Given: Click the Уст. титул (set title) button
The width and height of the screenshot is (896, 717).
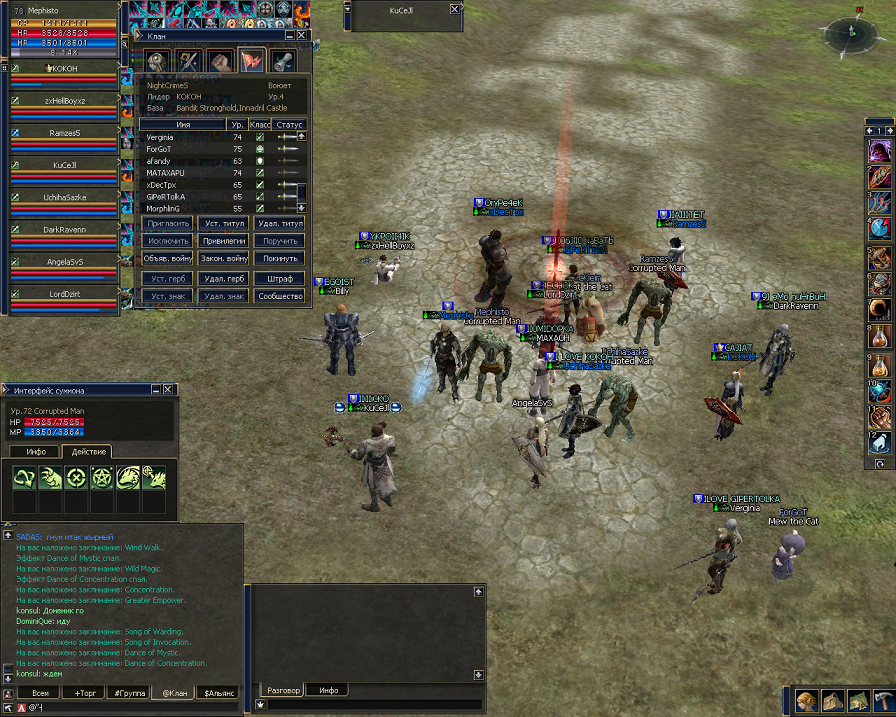Looking at the screenshot, I should point(224,223).
